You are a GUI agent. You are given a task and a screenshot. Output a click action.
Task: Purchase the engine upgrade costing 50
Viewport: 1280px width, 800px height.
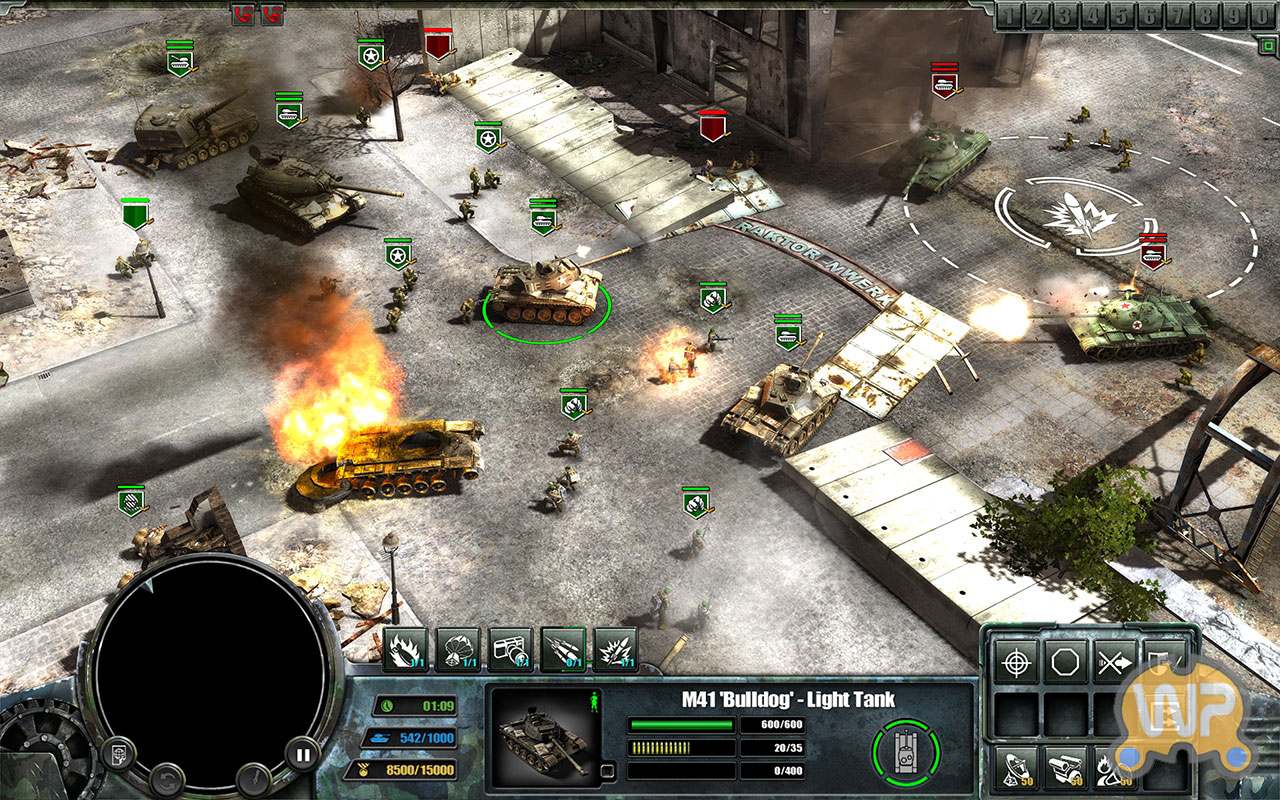[1066, 768]
